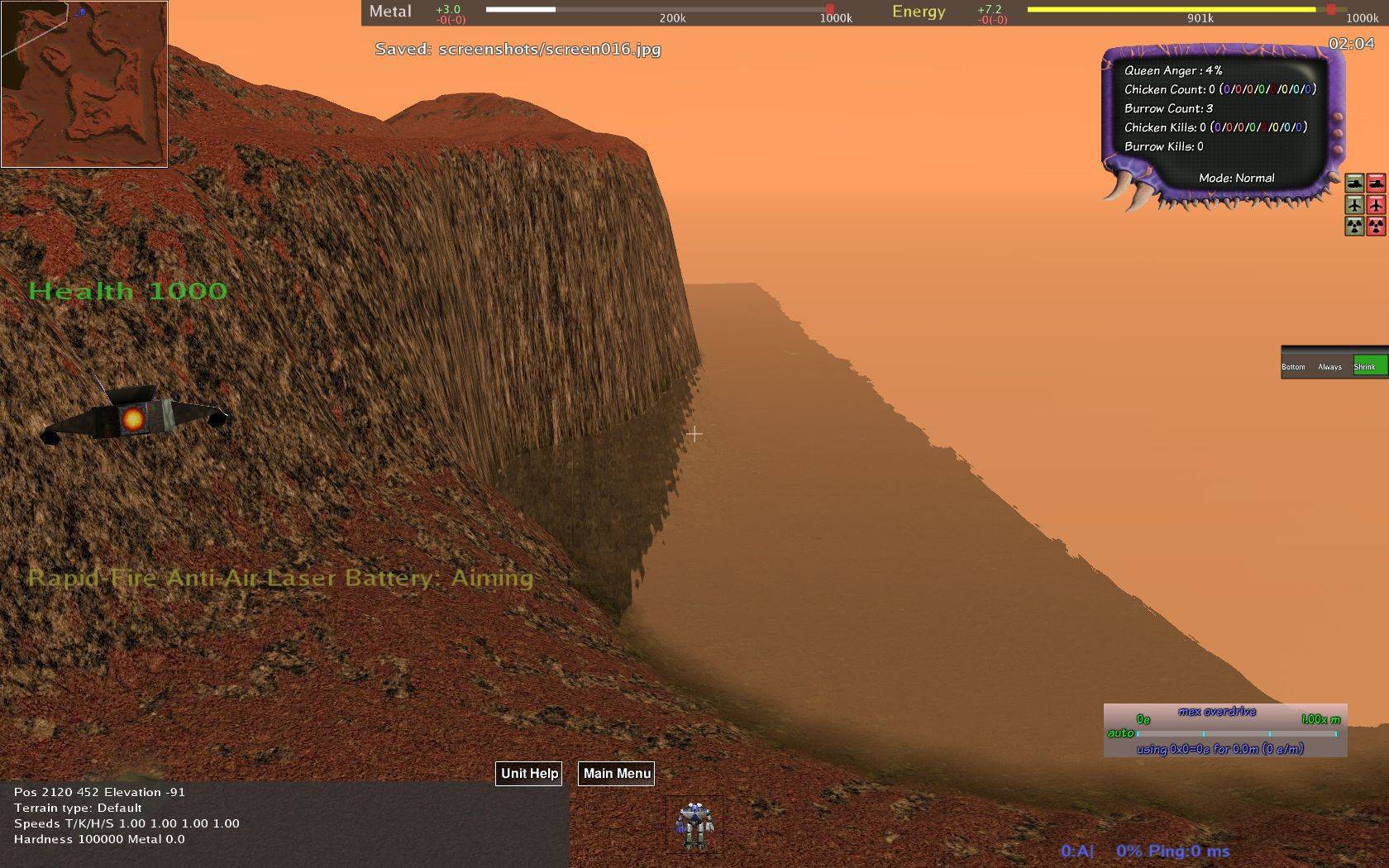1389x868 pixels.
Task: Click the green nuclear symbol icon
Action: [x=1354, y=226]
